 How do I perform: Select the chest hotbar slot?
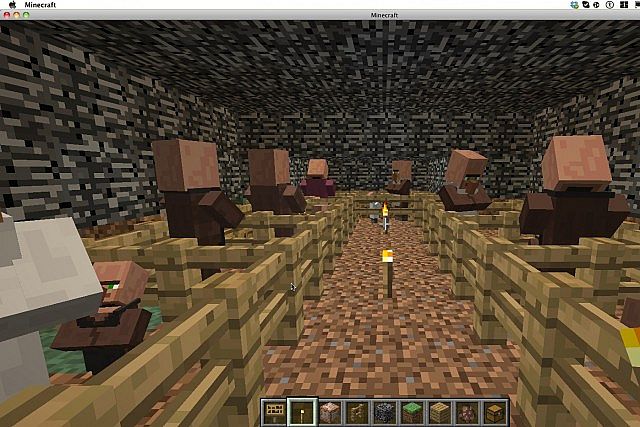point(493,412)
